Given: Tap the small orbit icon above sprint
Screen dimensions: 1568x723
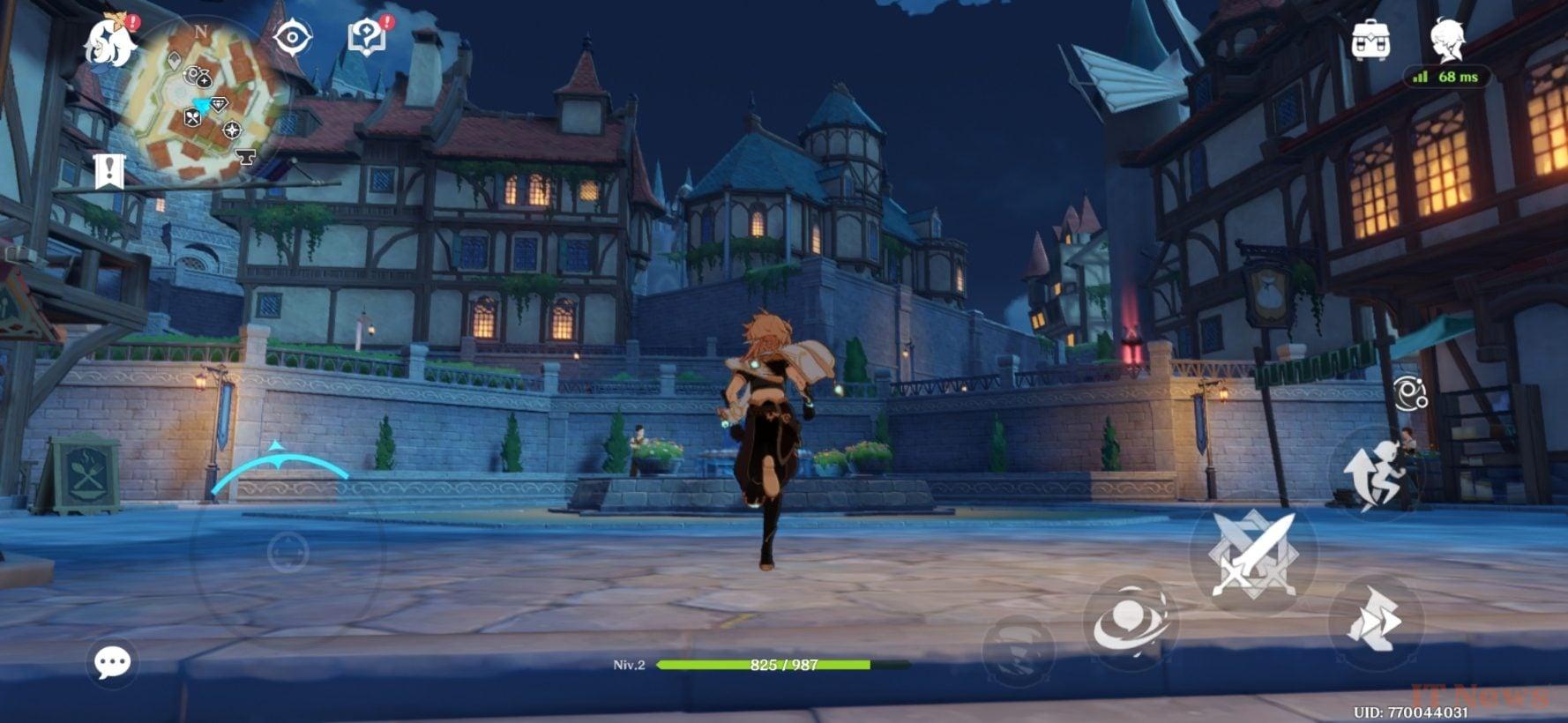Looking at the screenshot, I should (1409, 393).
